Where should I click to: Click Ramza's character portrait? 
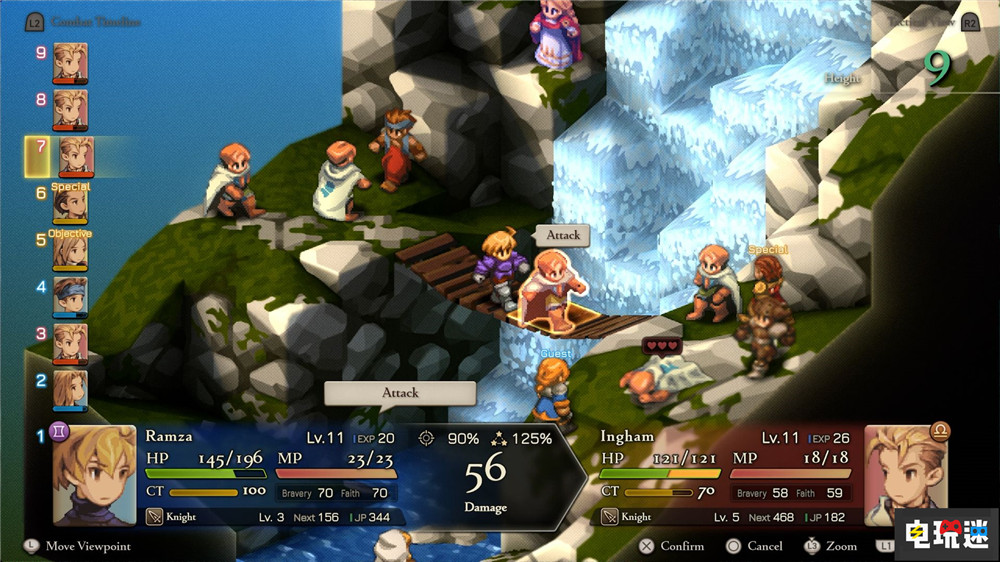pyautogui.click(x=94, y=475)
